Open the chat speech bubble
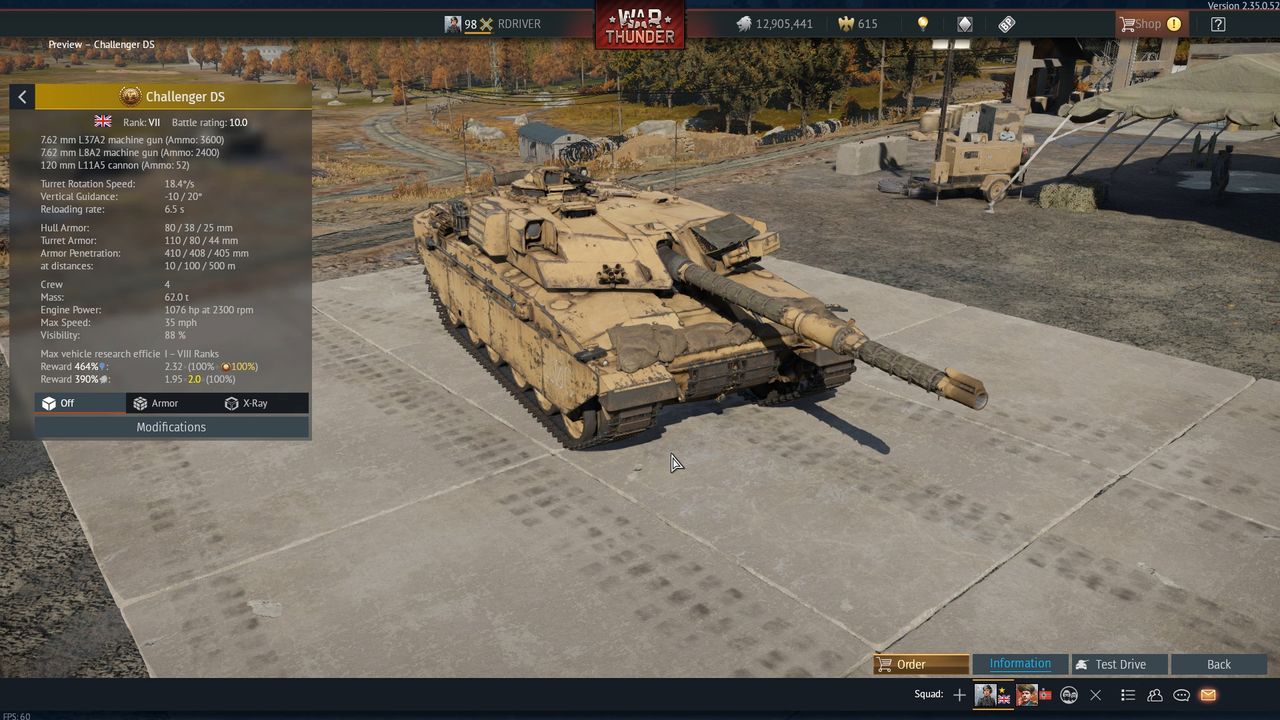Viewport: 1280px width, 720px height. 1181,695
